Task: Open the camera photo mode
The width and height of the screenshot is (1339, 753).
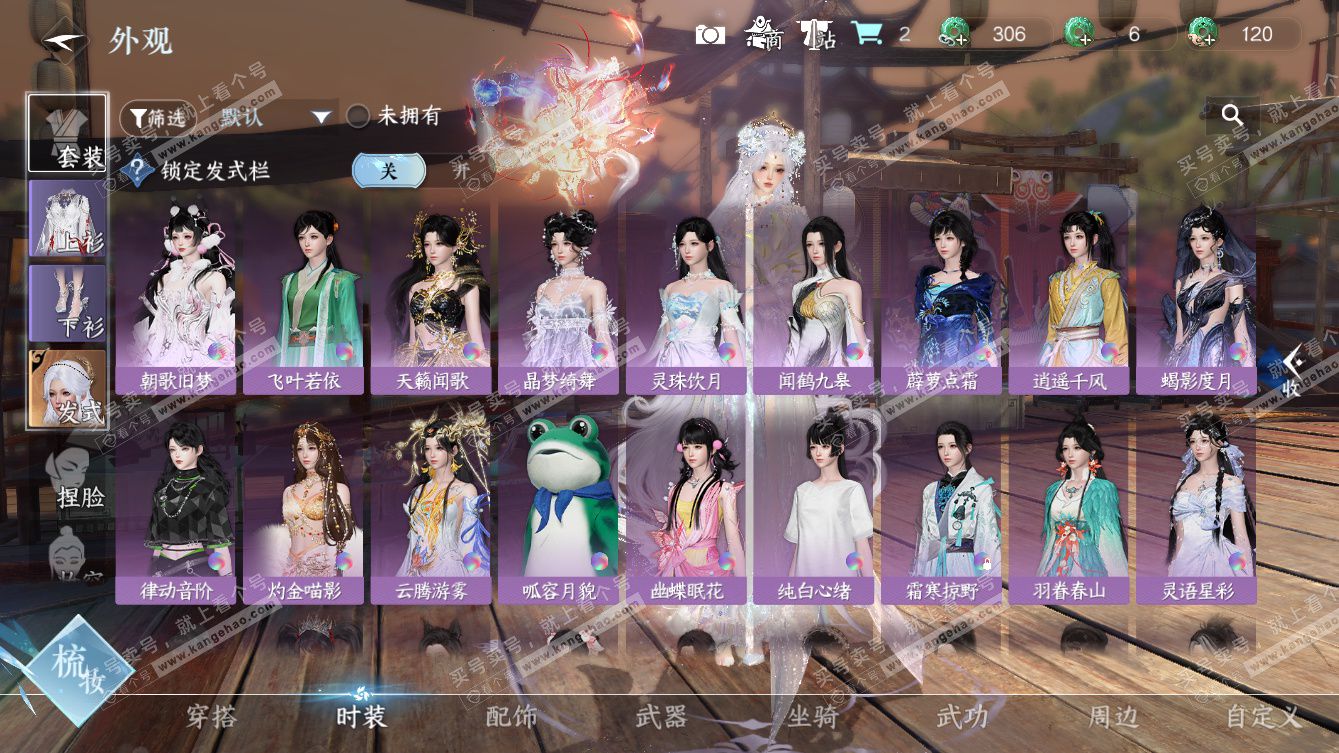Action: coord(710,35)
